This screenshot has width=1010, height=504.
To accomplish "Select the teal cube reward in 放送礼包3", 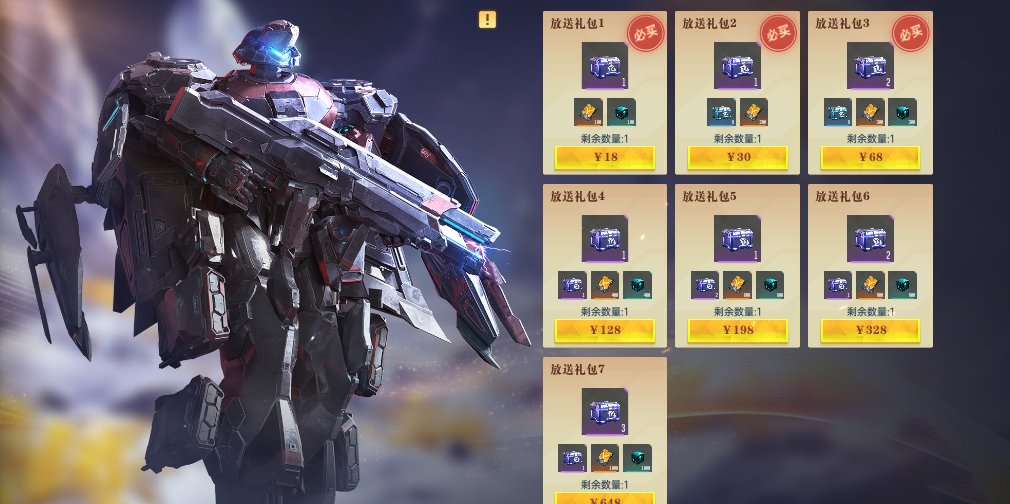I will coord(902,112).
